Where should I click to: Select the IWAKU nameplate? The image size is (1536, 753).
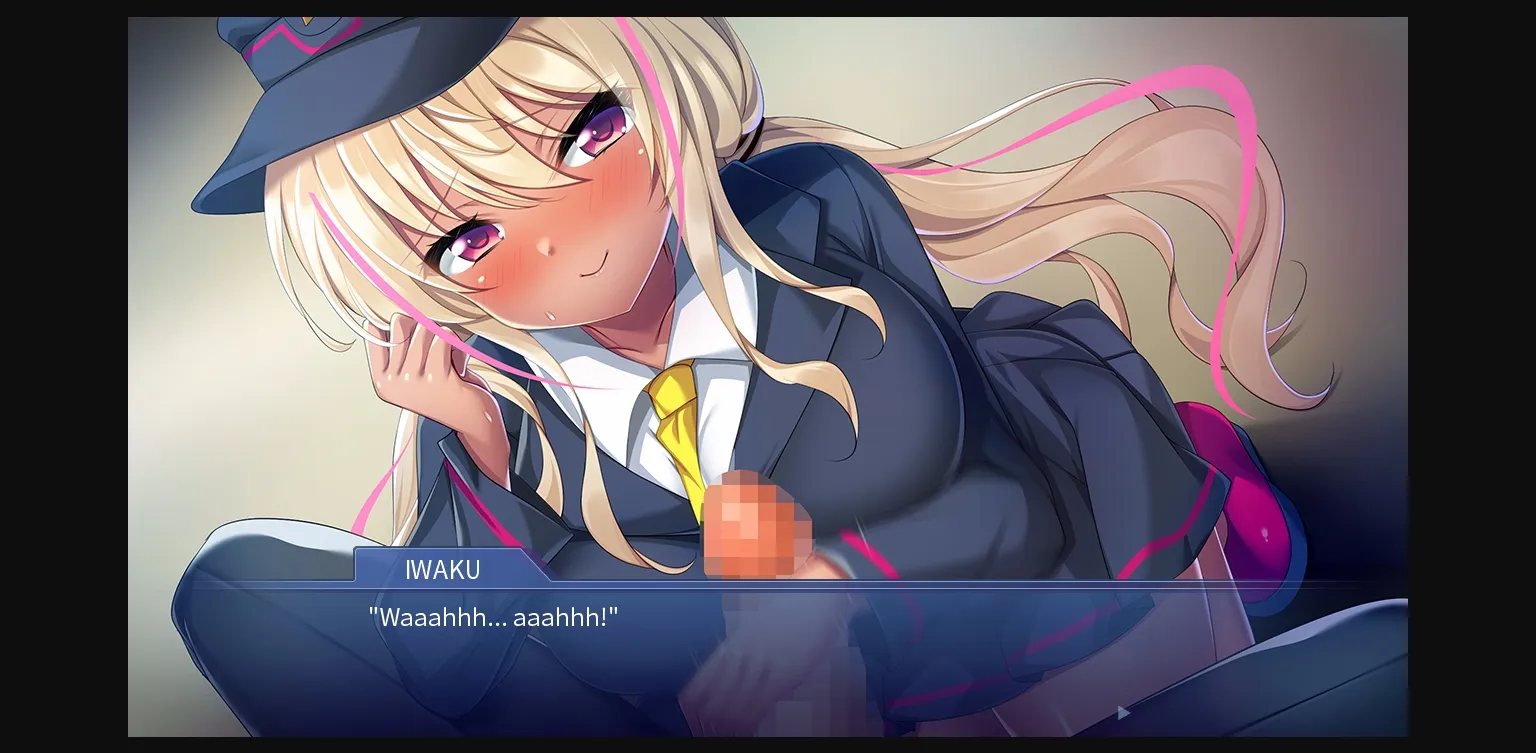(441, 570)
